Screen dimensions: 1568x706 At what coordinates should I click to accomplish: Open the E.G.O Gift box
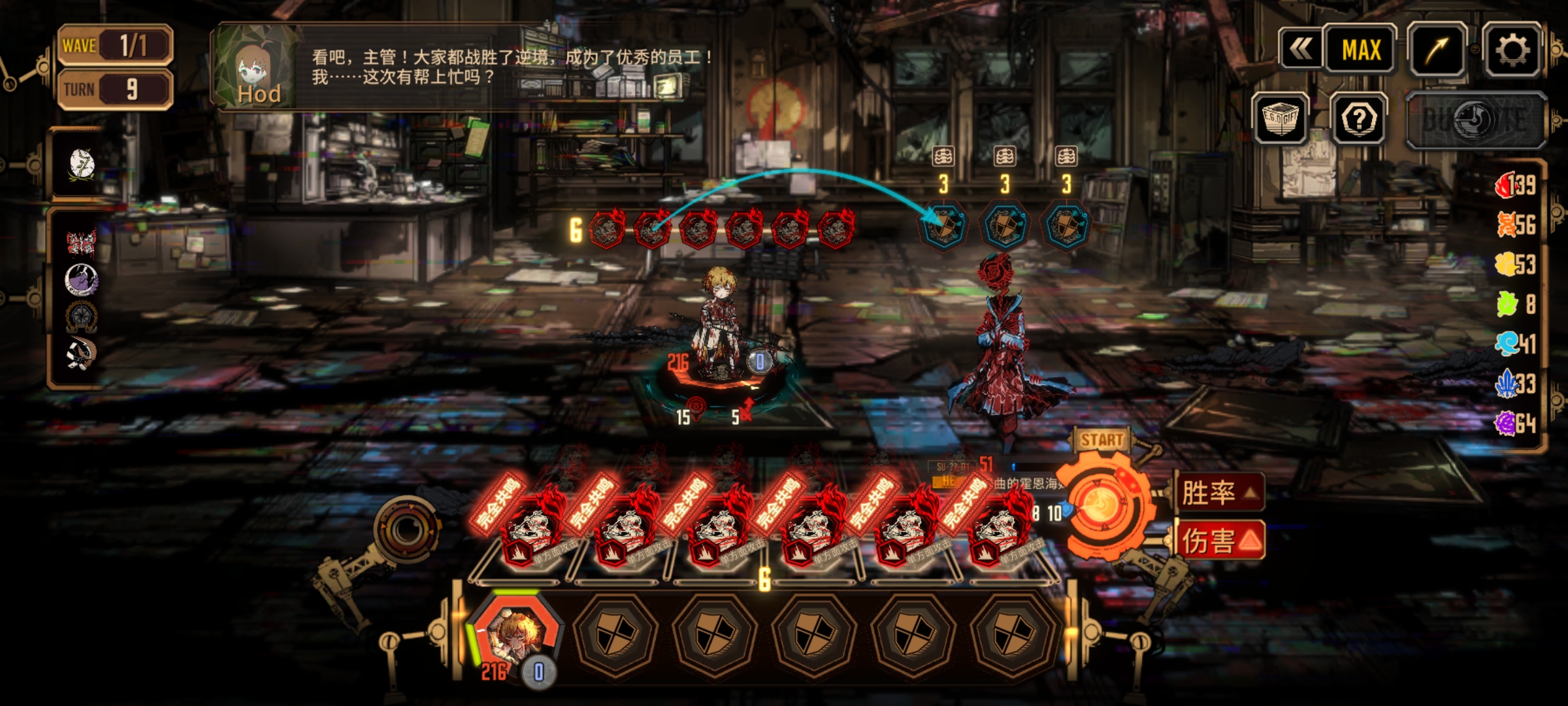click(x=1280, y=119)
